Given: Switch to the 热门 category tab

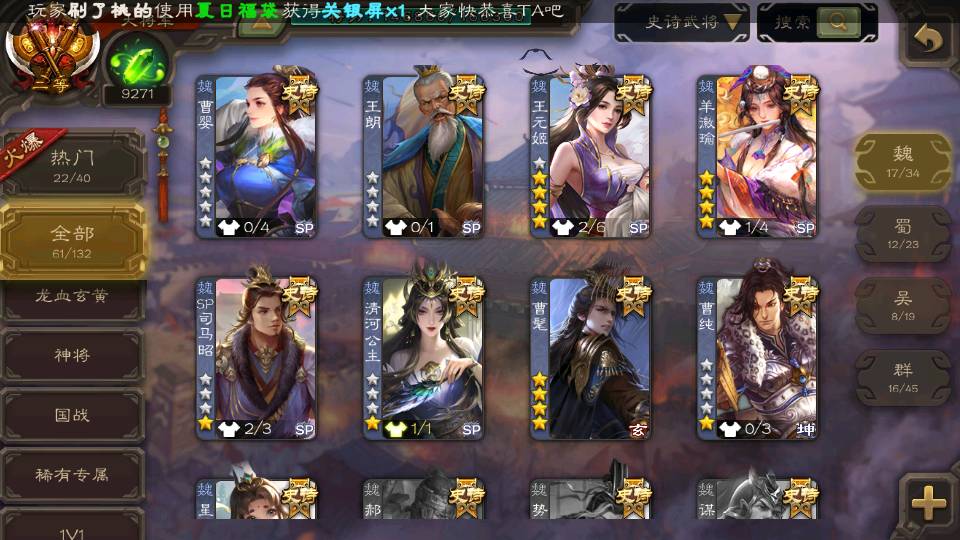Looking at the screenshot, I should point(72,164).
